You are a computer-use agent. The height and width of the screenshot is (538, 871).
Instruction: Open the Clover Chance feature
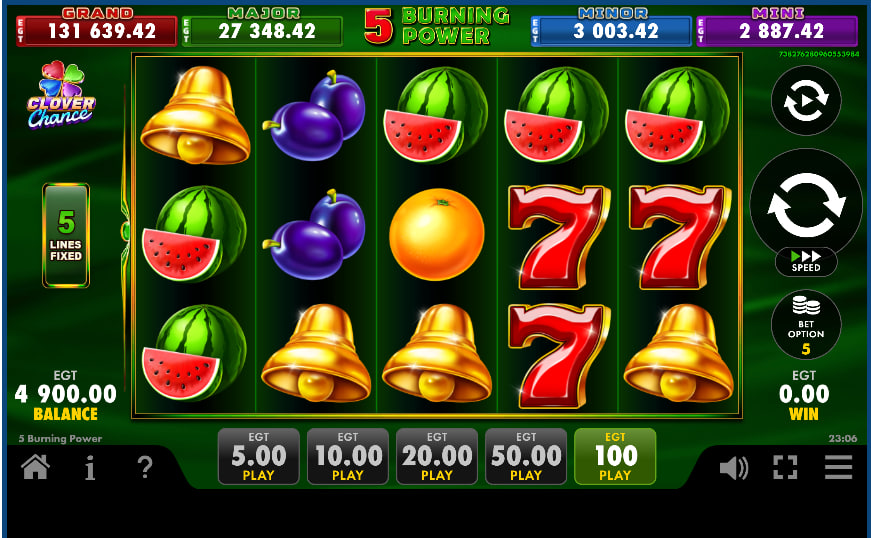[62, 95]
